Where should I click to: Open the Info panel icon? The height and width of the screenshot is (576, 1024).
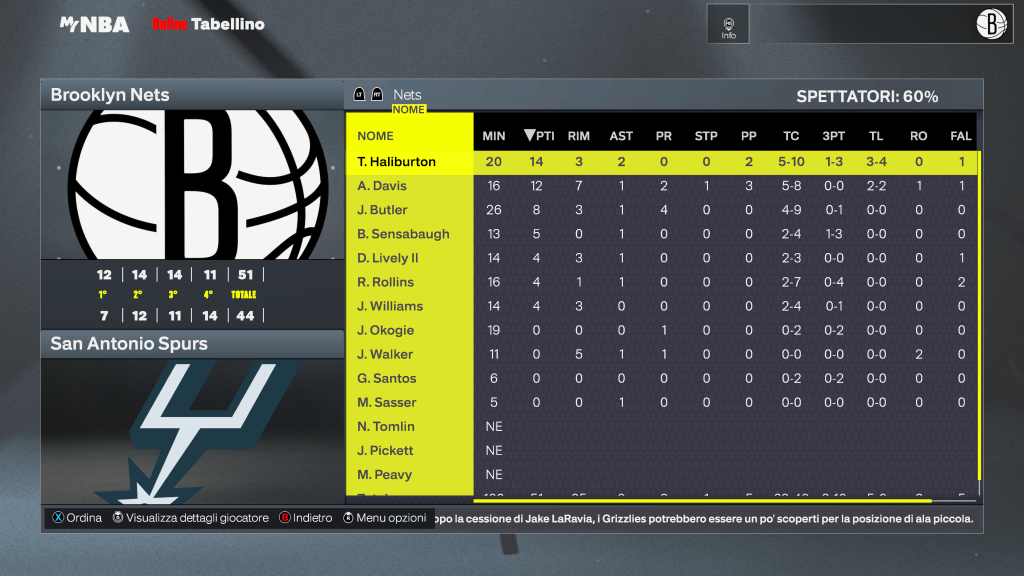pos(728,24)
